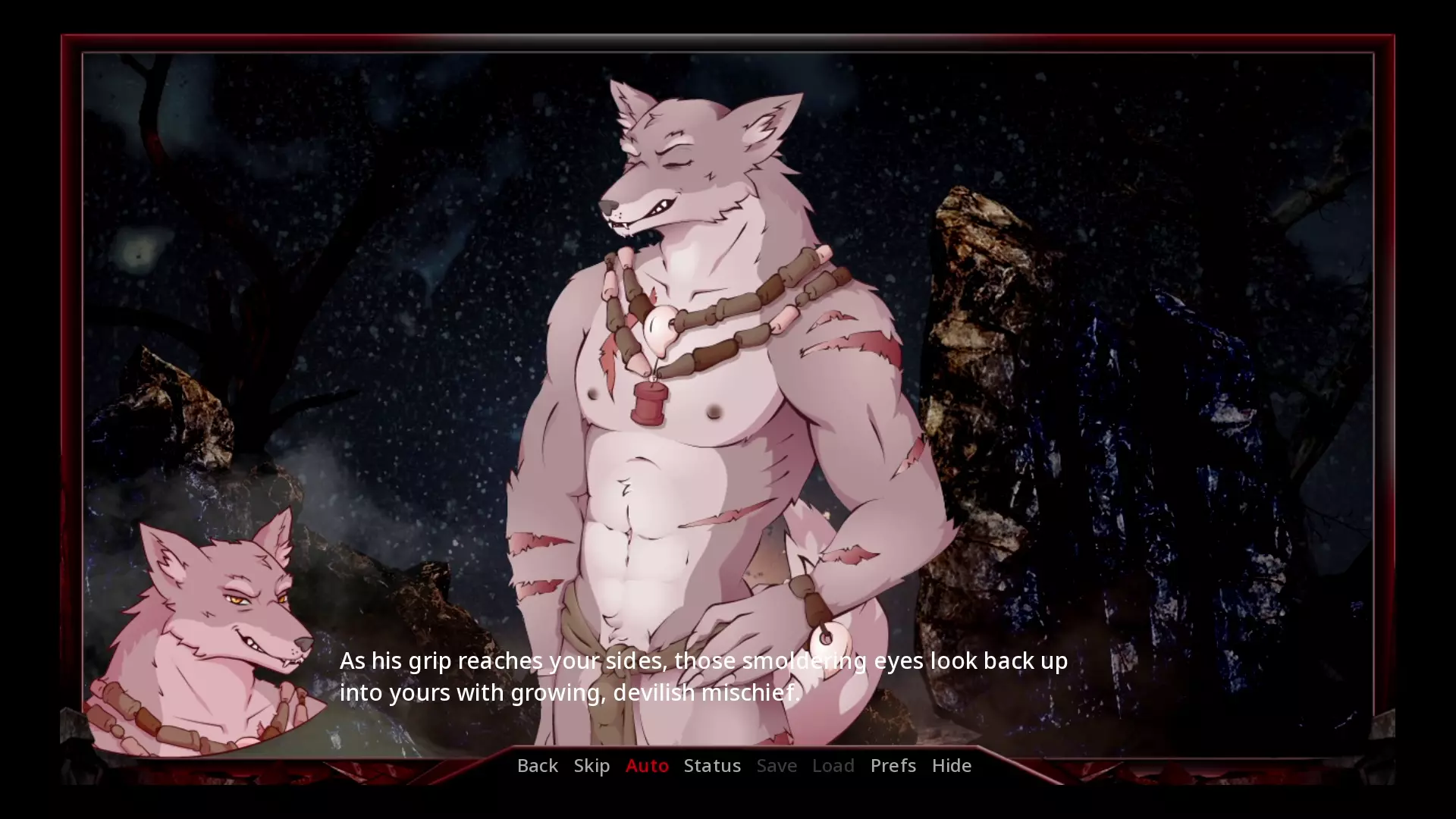The width and height of the screenshot is (1456, 819).
Task: Open the Prefs menu
Action: pyautogui.click(x=893, y=765)
